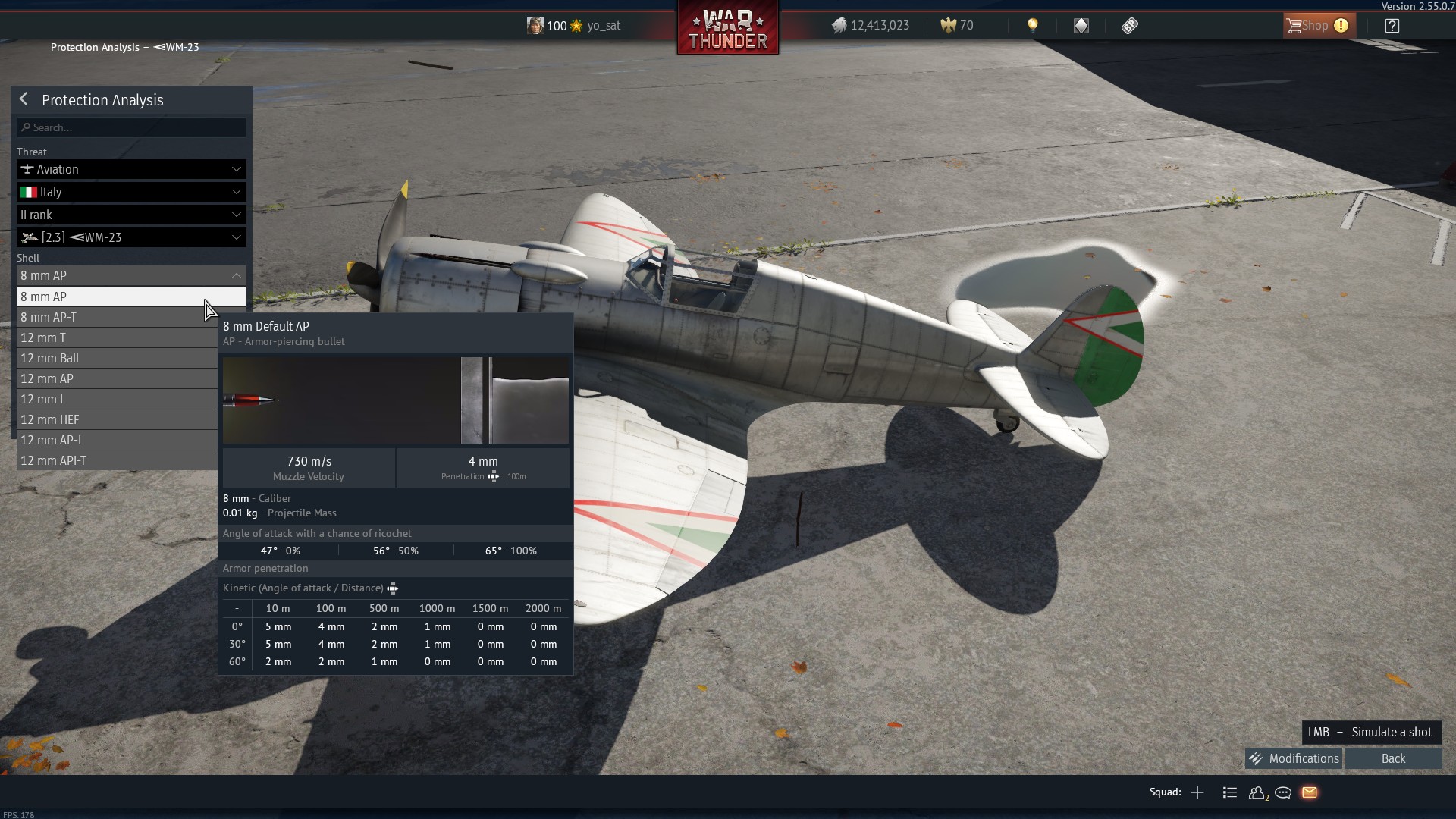Image resolution: width=1456 pixels, height=819 pixels.
Task: Open the Modifications window
Action: click(x=1294, y=758)
